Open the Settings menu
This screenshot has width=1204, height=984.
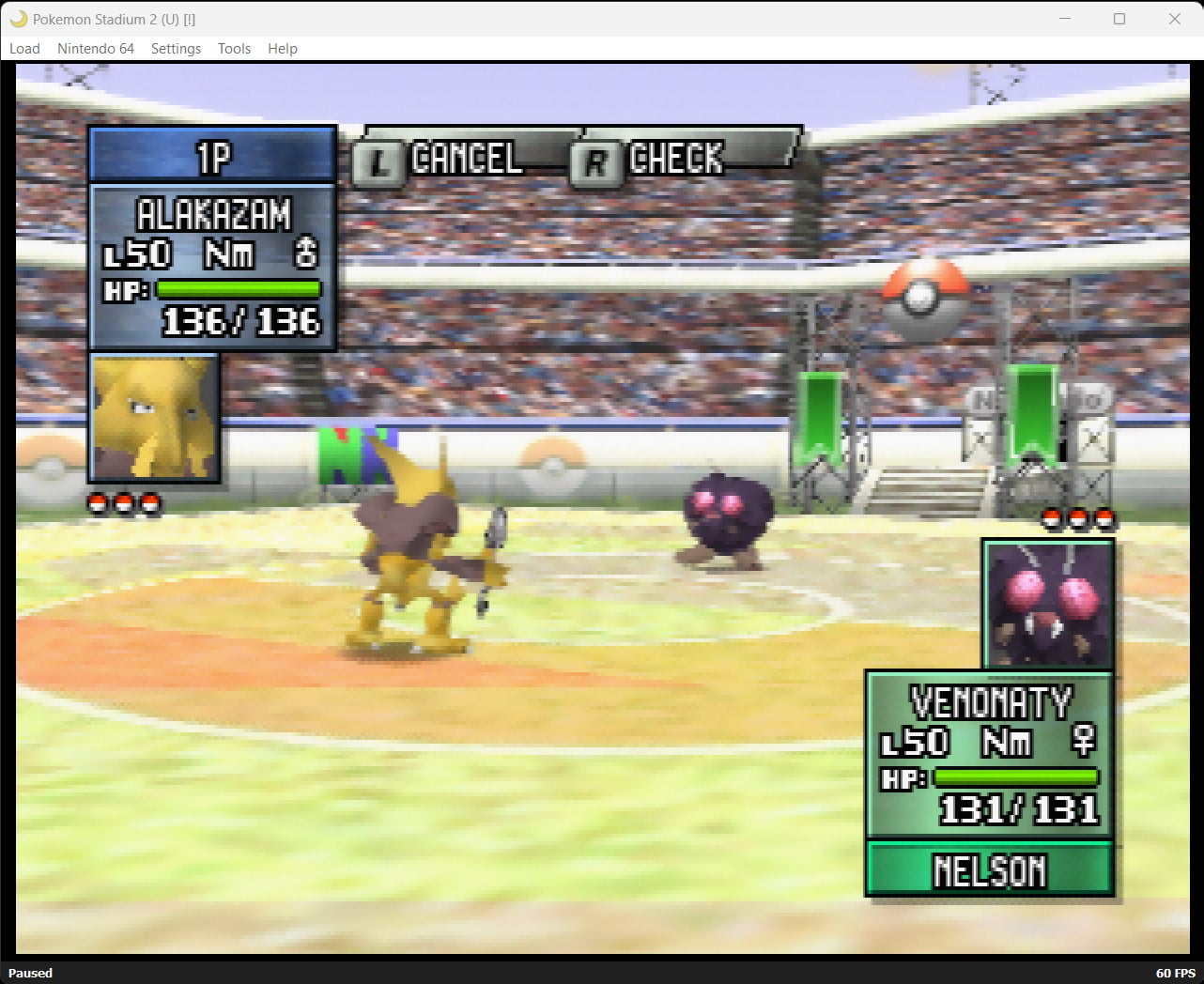tap(176, 48)
